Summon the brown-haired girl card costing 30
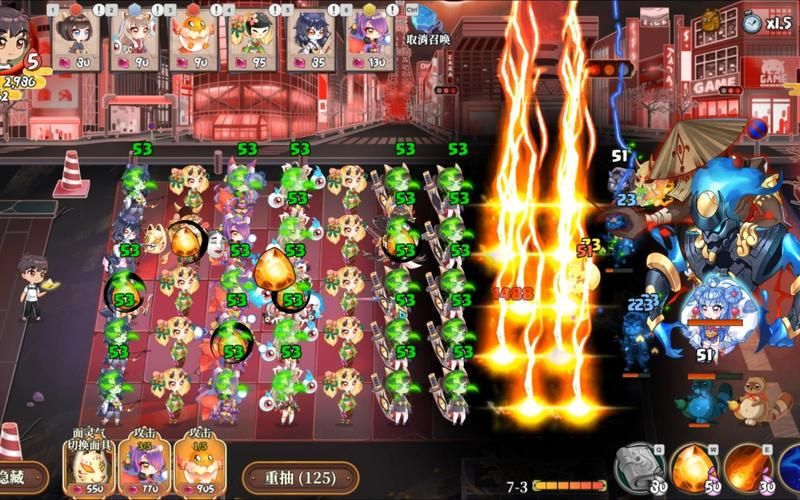This screenshot has height=500, width=800. (77, 40)
